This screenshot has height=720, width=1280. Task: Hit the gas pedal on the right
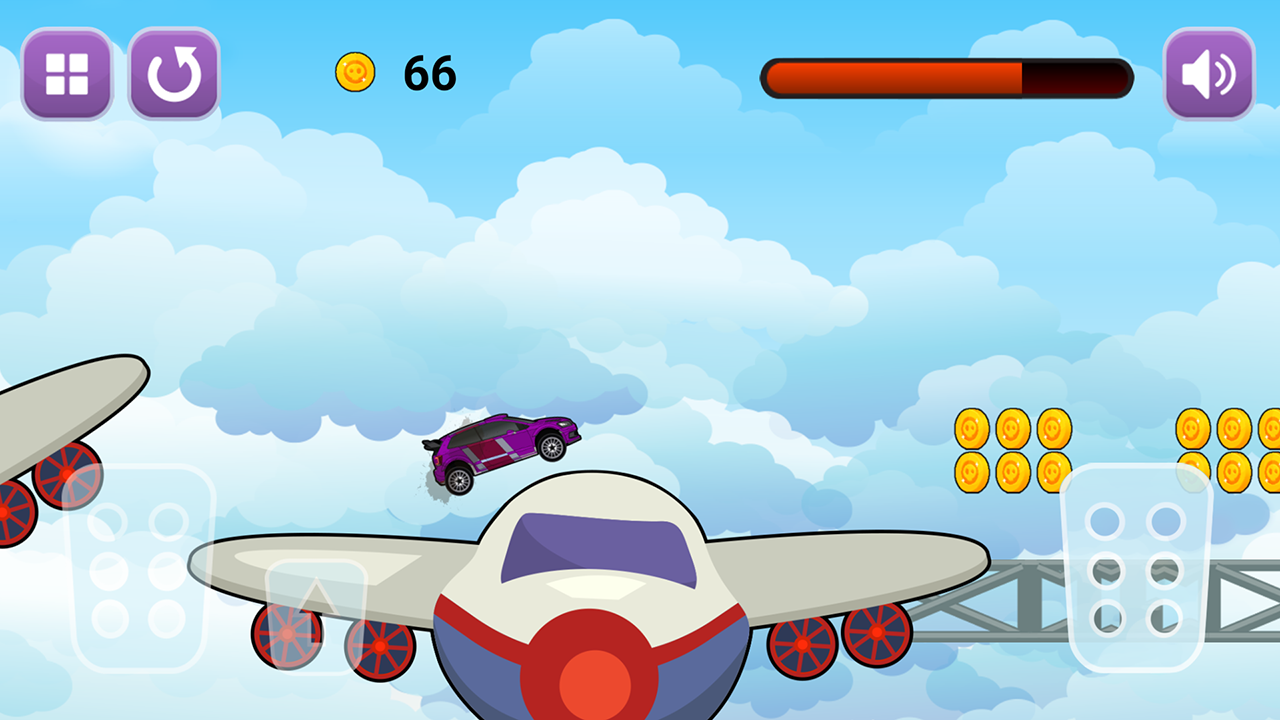coord(1135,568)
